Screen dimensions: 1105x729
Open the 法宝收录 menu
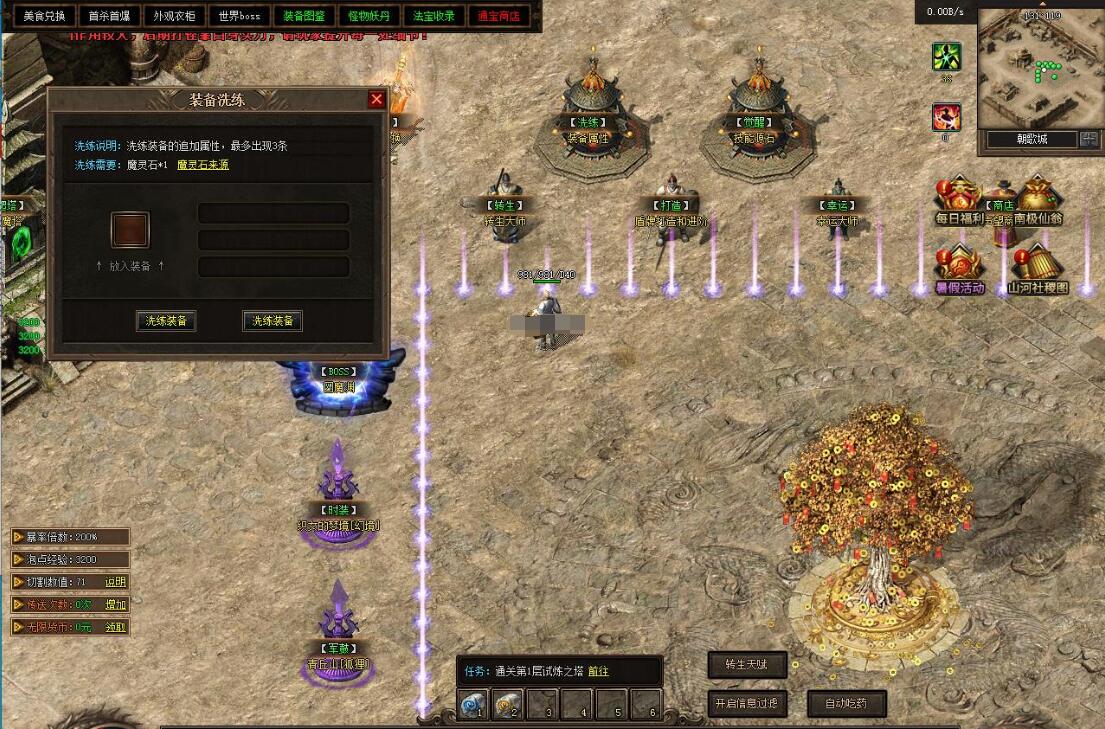pos(434,16)
